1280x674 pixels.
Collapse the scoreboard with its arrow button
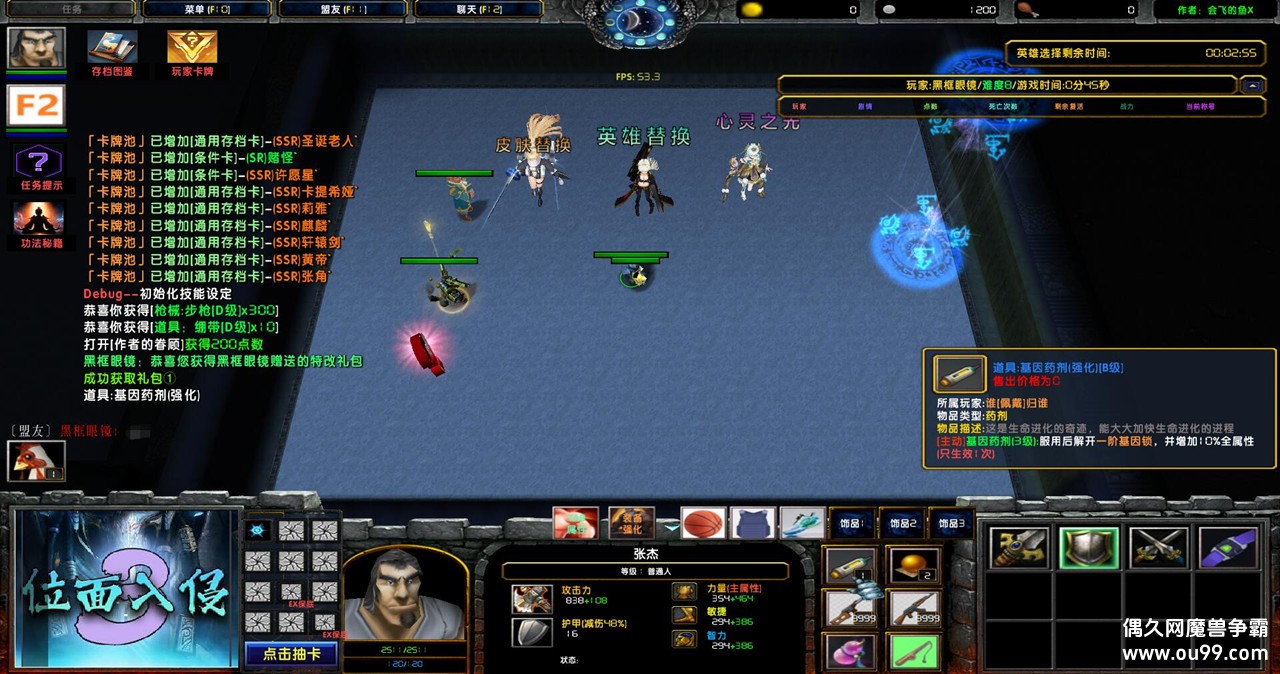tap(1252, 86)
